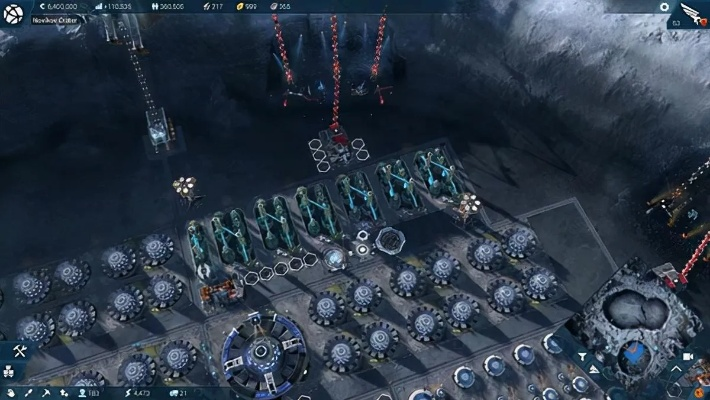Image resolution: width=710 pixels, height=400 pixels.
Task: Open the build menu hammer and wrench
Action: point(20,351)
